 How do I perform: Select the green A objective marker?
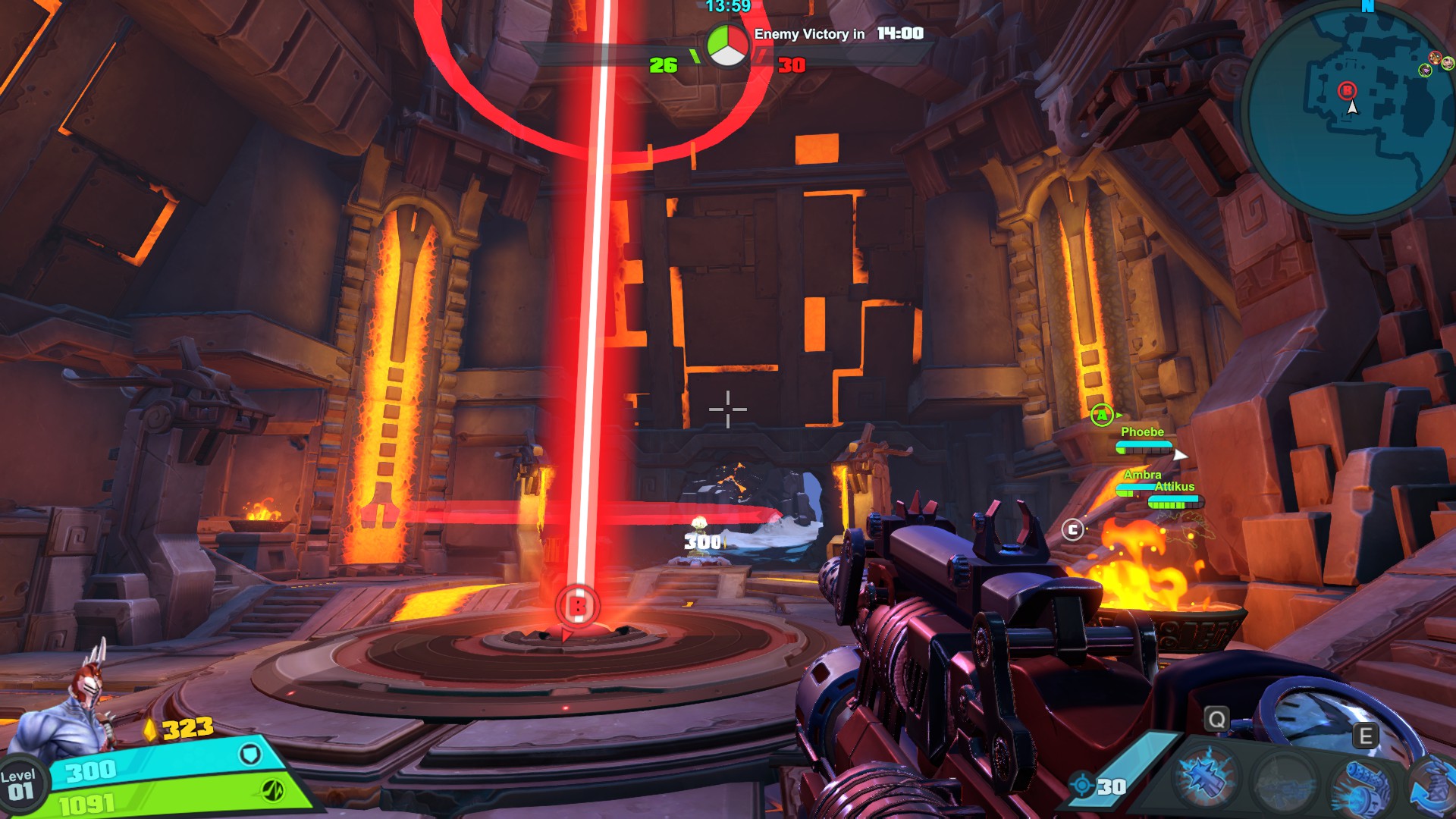coord(1102,415)
